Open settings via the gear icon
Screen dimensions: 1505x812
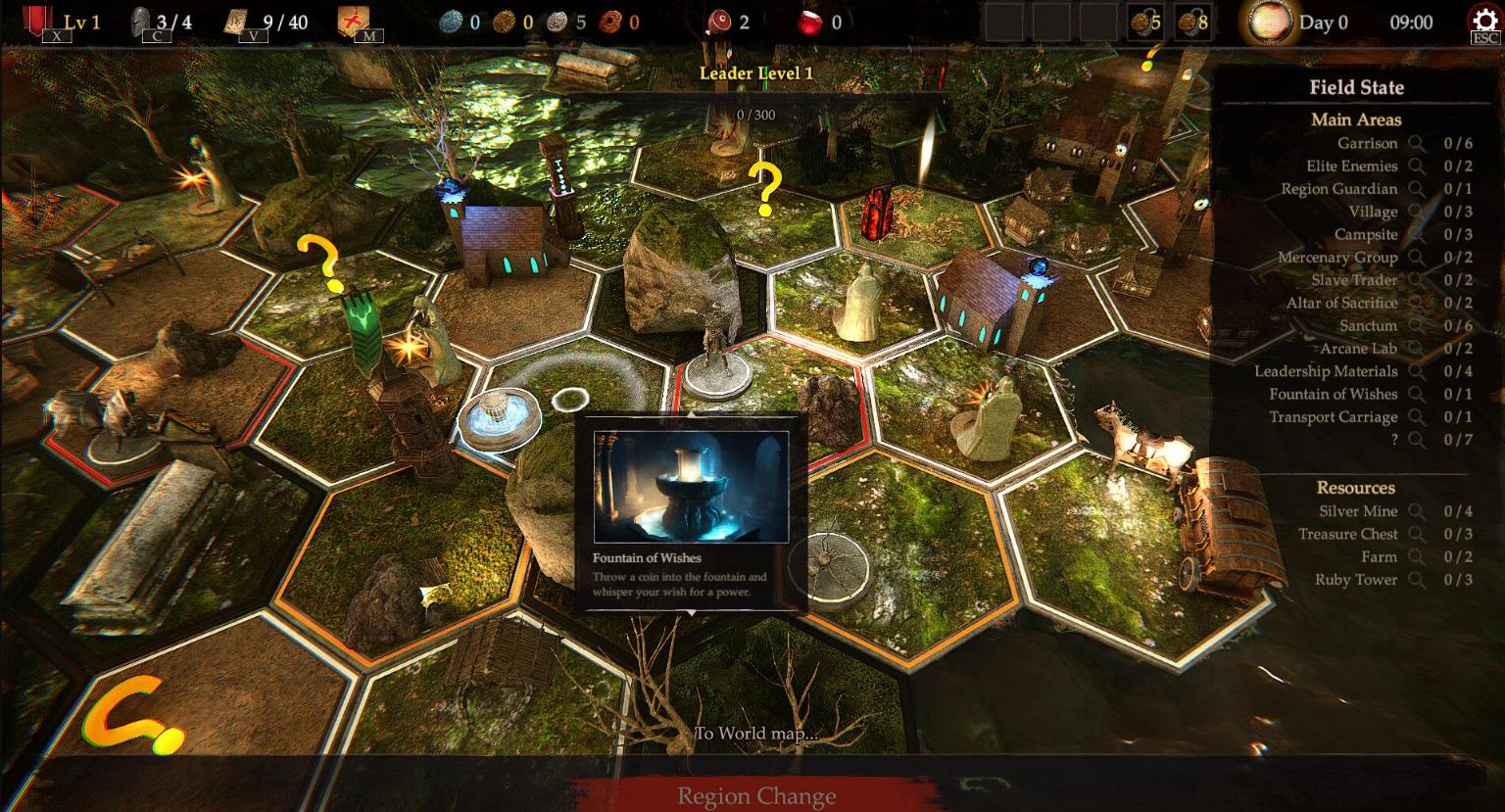[x=1484, y=22]
